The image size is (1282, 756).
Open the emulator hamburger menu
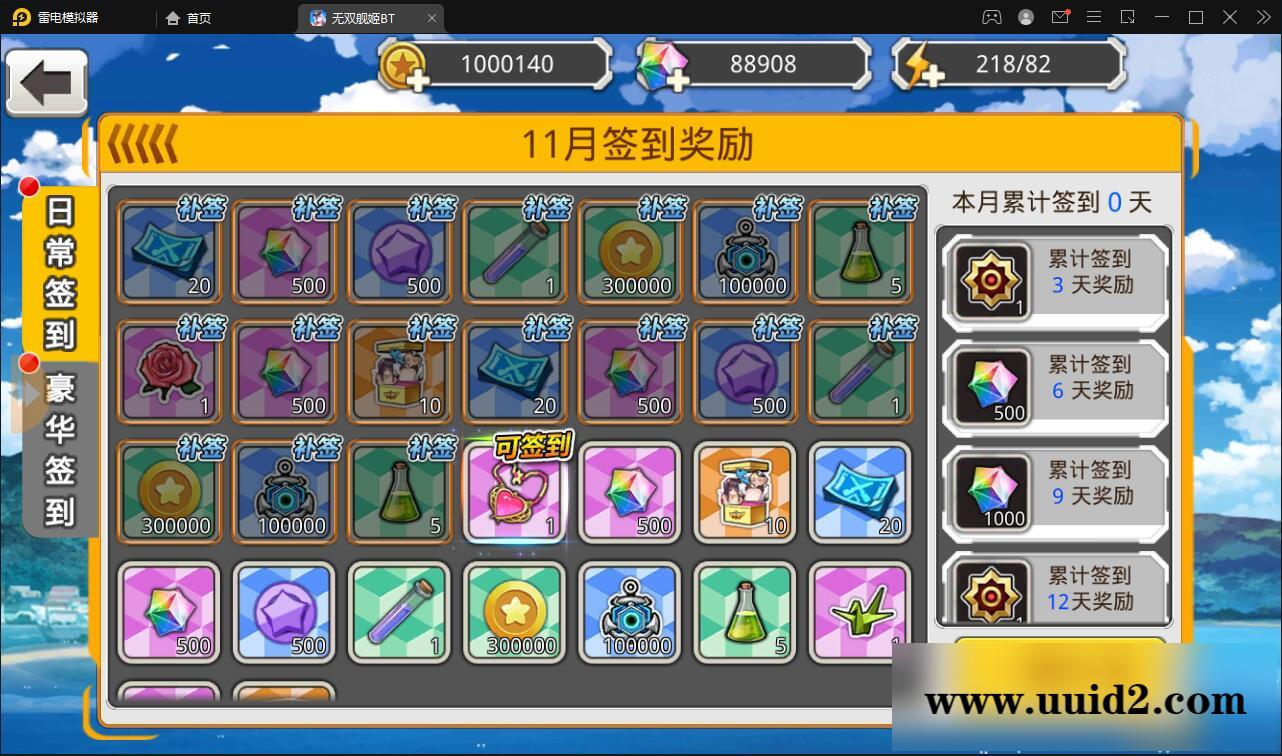[1095, 17]
